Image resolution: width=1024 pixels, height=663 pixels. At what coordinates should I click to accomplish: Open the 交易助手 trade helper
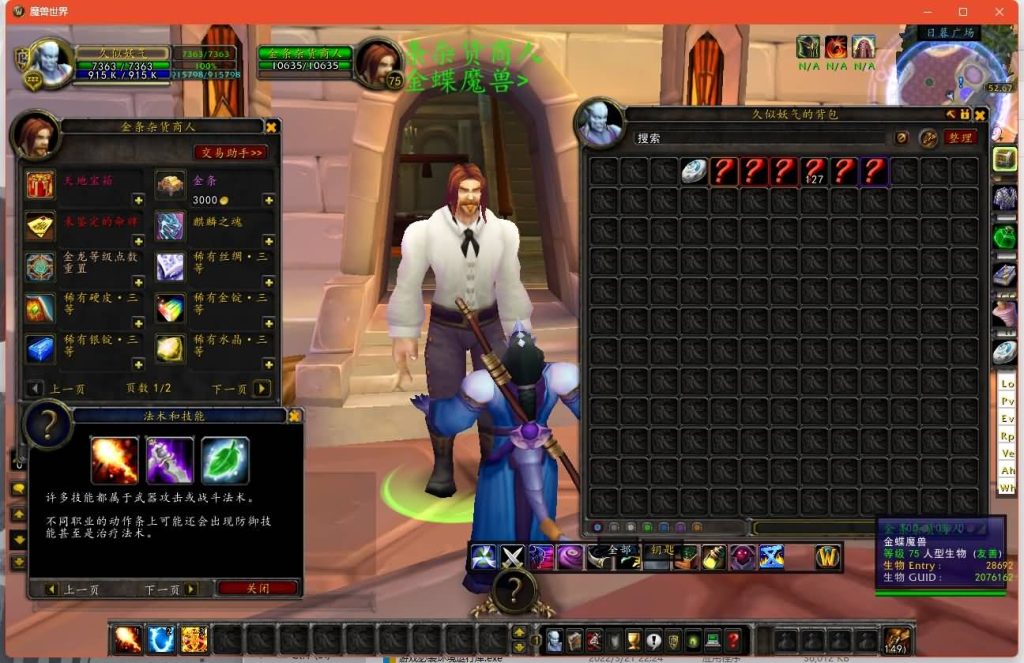tap(230, 153)
